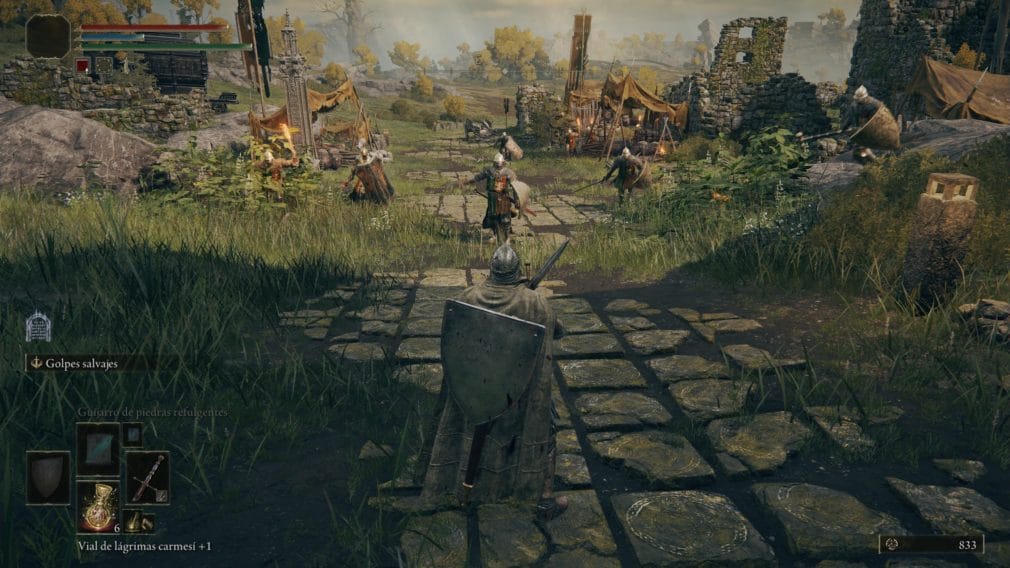Click the dark octagonal emblem beside the bars

tap(48, 36)
